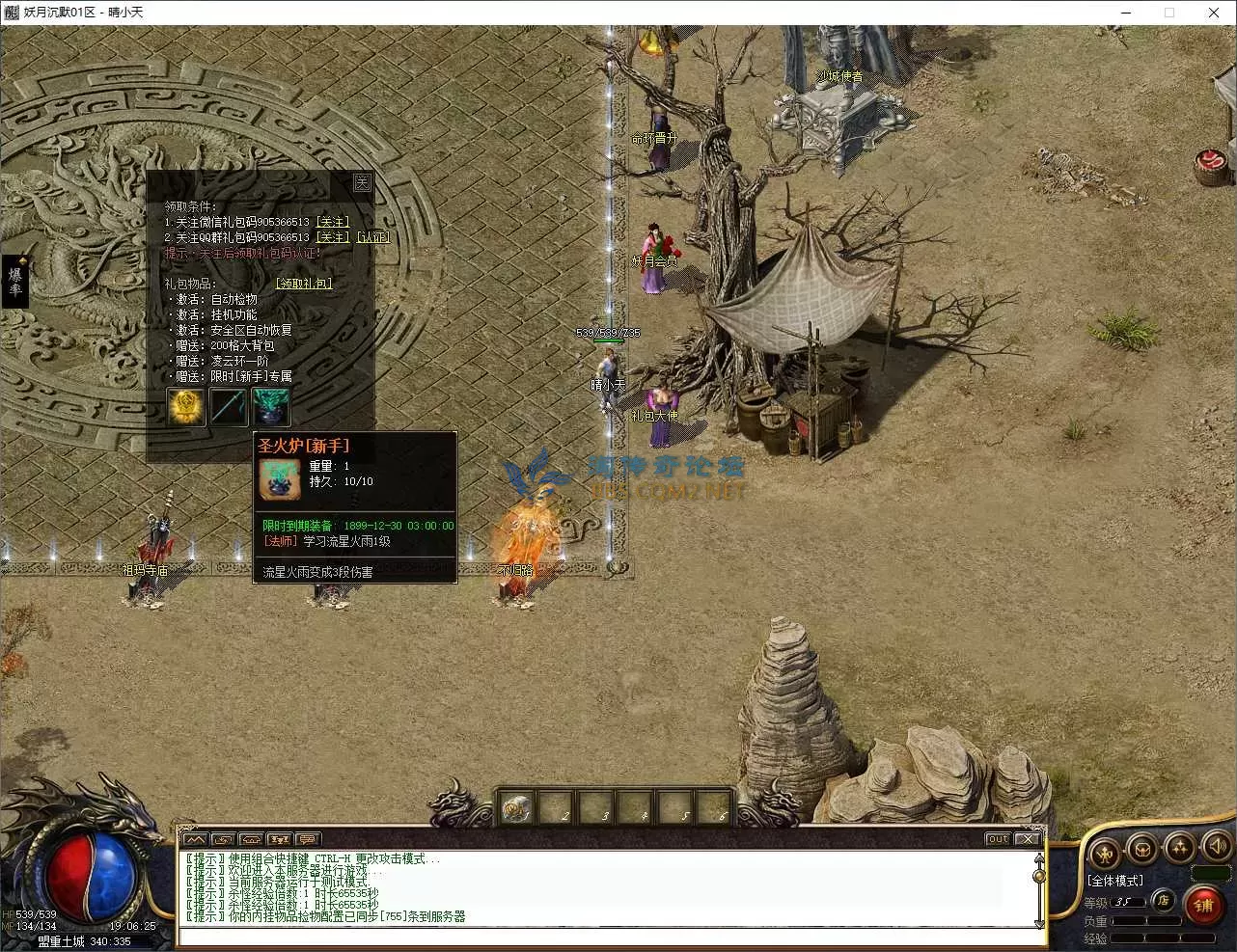
Task: Click the mountain-icon chat channel button
Action: (x=194, y=839)
